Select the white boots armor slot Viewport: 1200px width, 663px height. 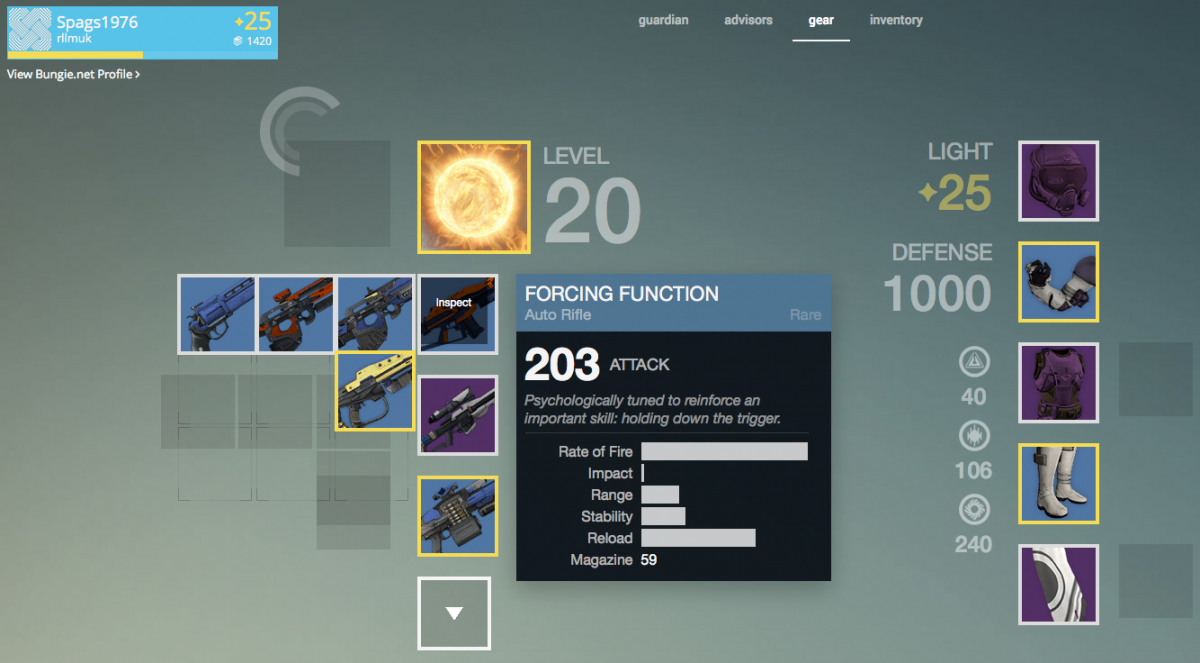point(1058,484)
